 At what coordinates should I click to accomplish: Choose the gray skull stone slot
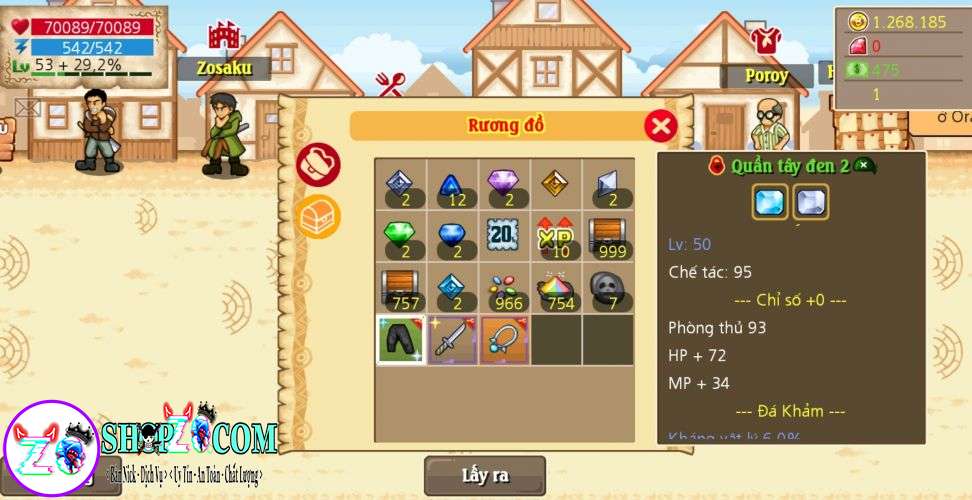click(608, 288)
